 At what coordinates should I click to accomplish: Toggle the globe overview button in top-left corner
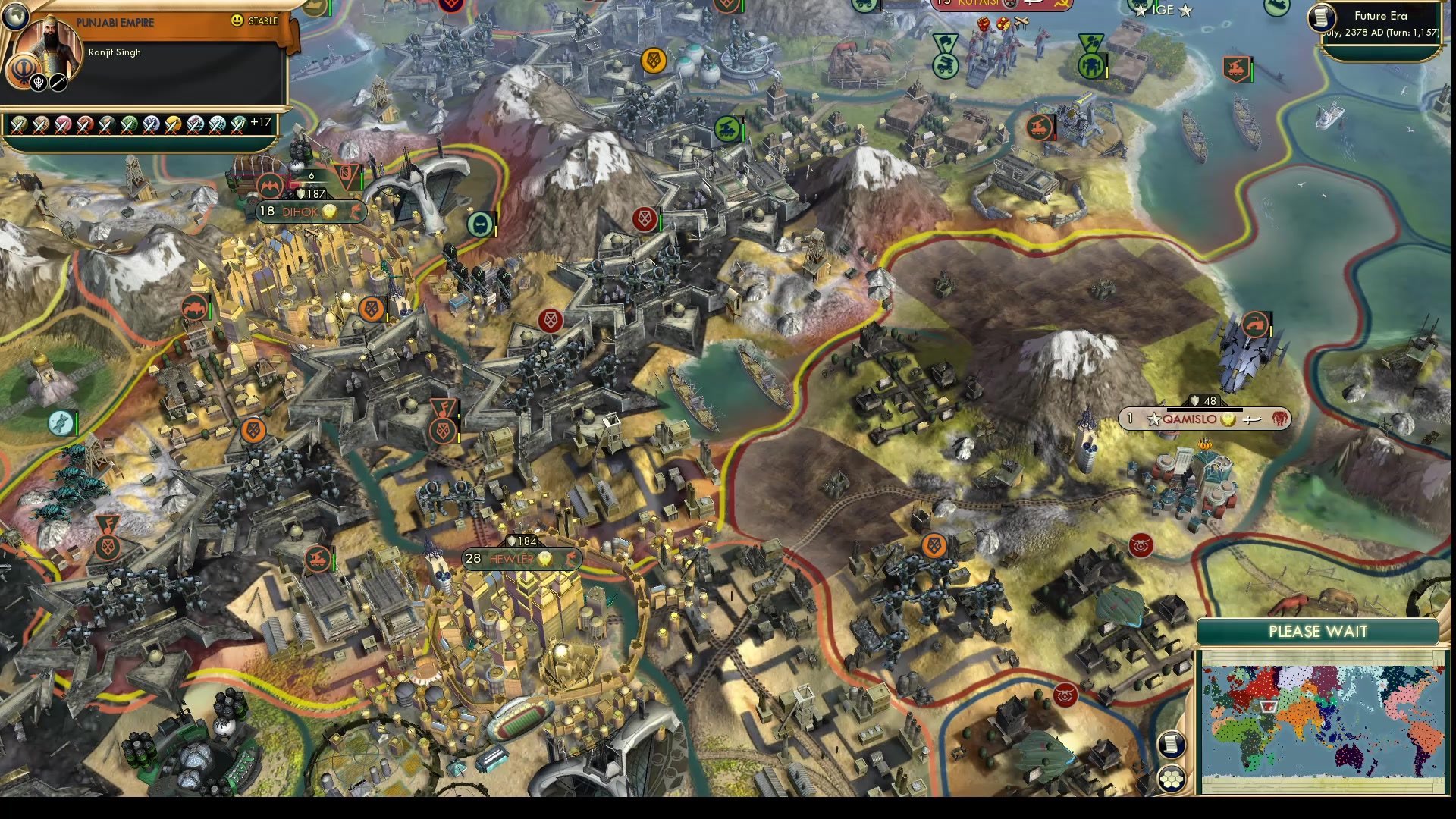[16, 17]
